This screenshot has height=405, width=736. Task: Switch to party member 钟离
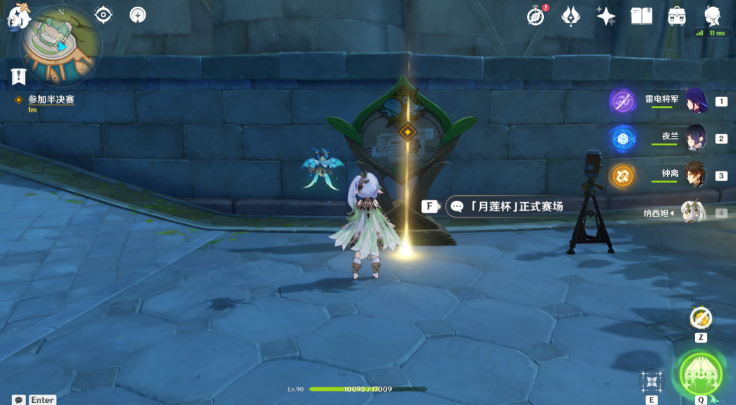(694, 175)
